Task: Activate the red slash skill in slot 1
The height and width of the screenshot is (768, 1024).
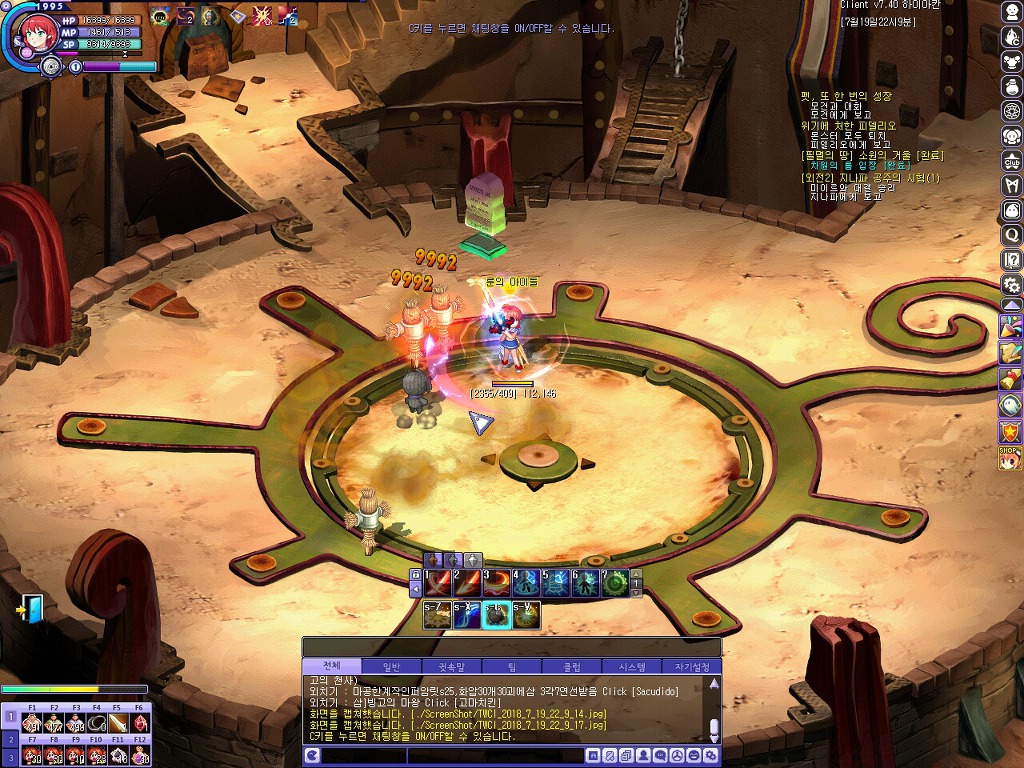Action: (438, 583)
